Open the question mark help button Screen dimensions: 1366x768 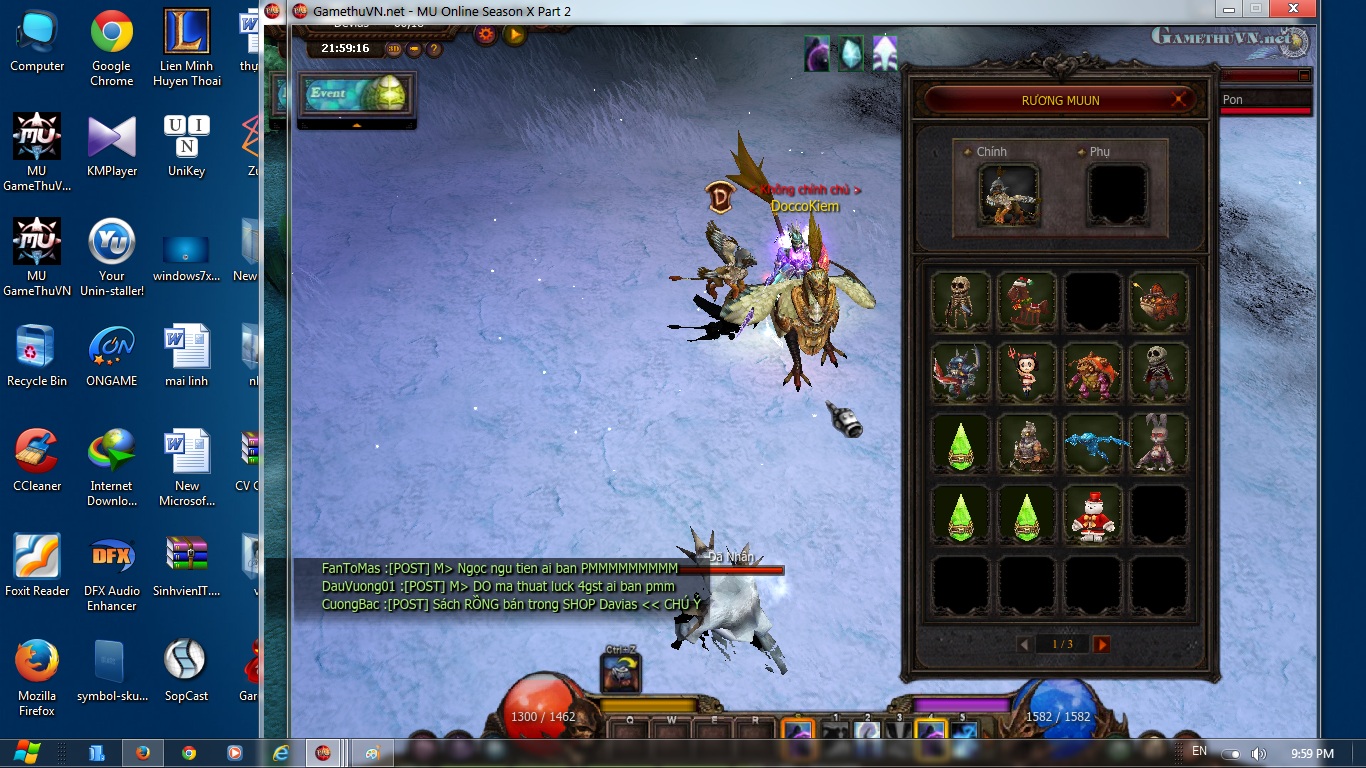434,48
